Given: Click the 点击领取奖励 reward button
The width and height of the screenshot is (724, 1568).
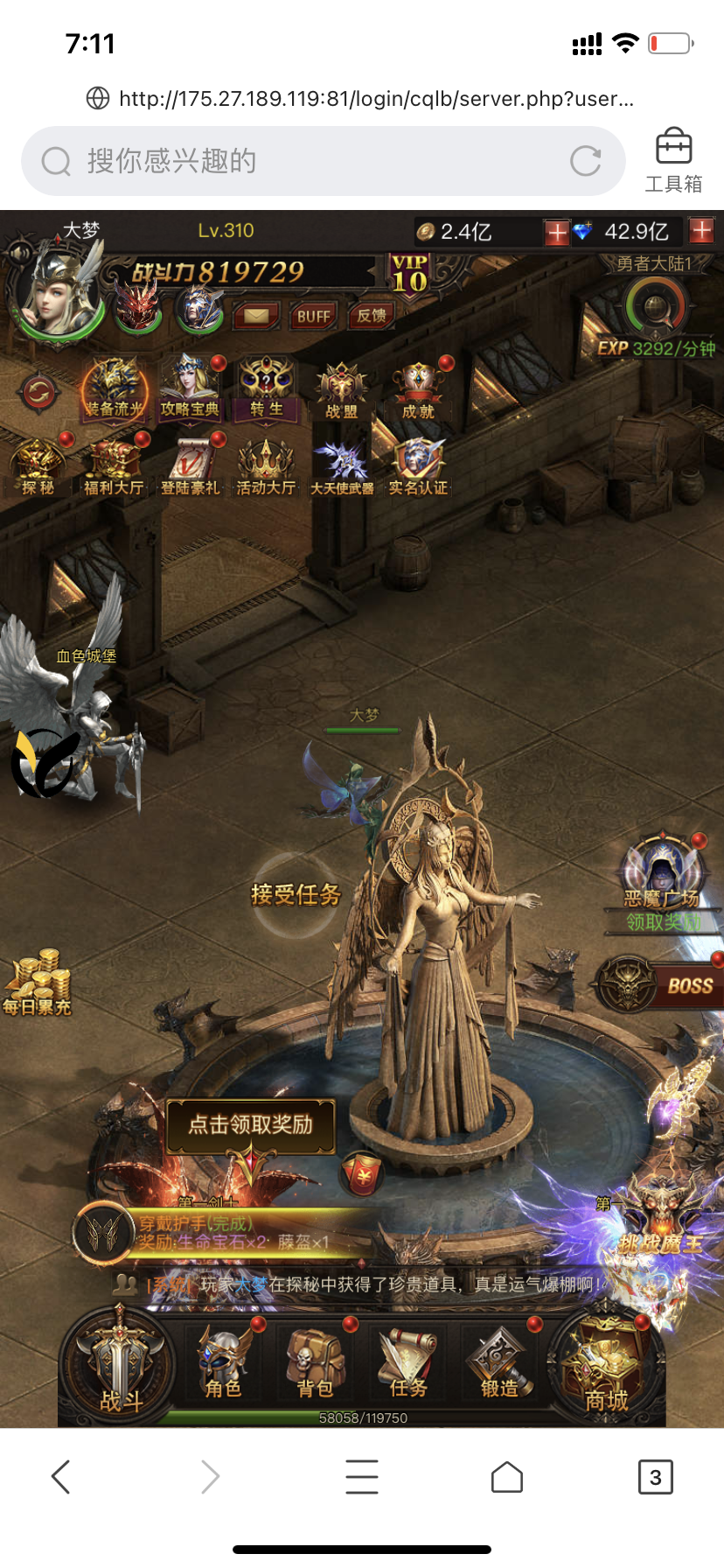Looking at the screenshot, I should tap(251, 1125).
